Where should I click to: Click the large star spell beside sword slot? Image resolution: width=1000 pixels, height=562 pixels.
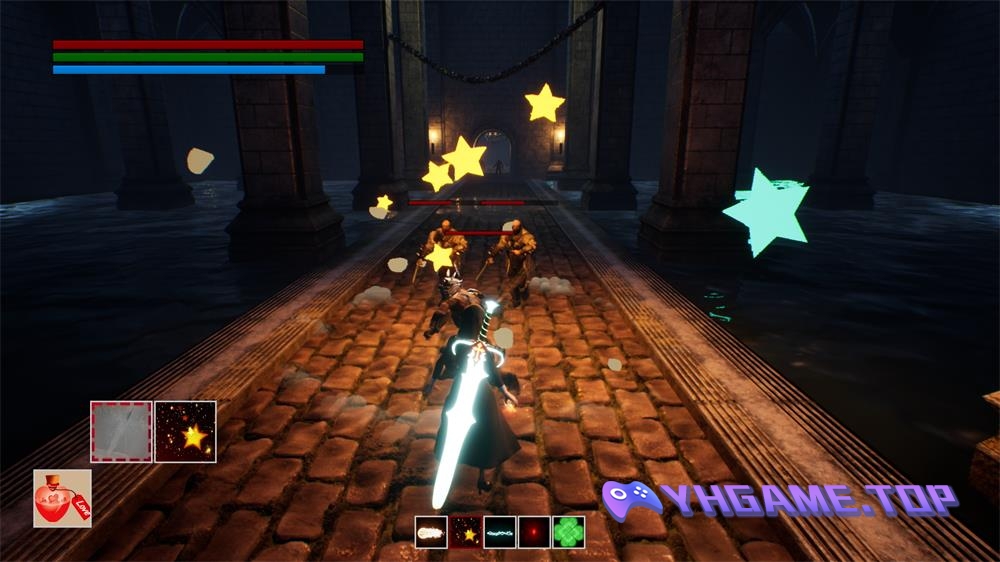pyautogui.click(x=186, y=431)
